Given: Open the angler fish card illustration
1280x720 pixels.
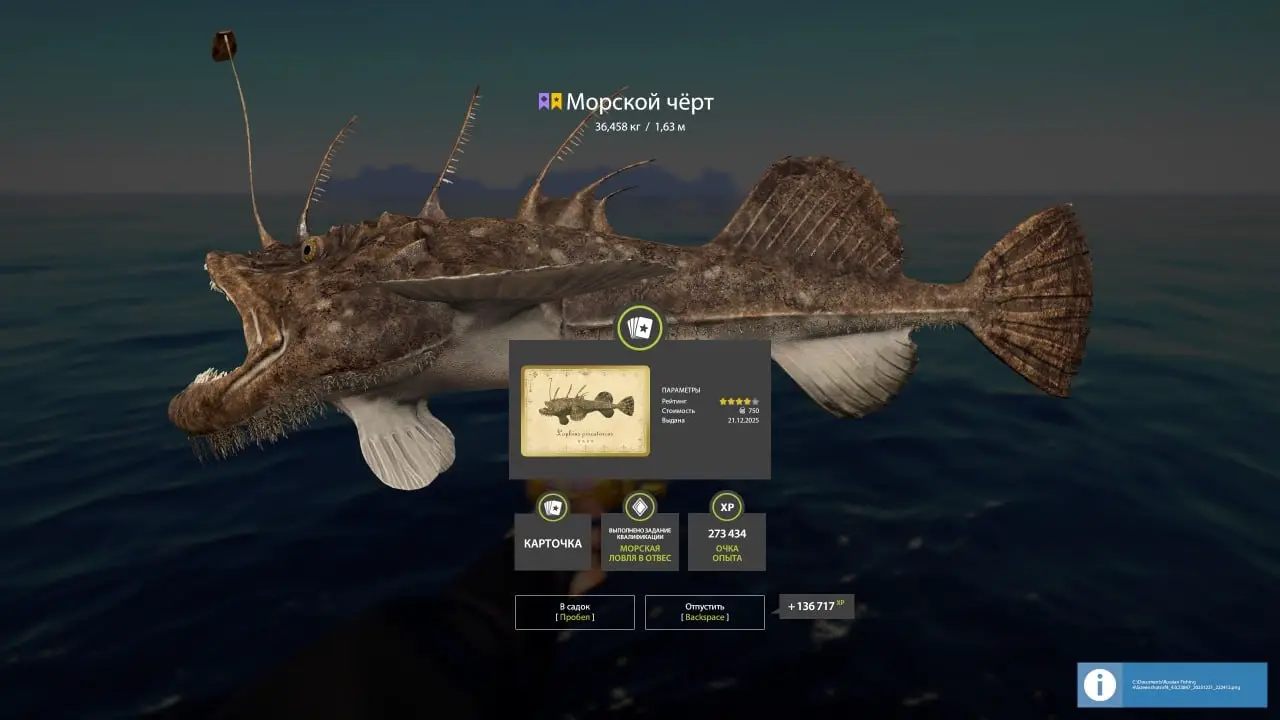Looking at the screenshot, I should pyautogui.click(x=585, y=410).
